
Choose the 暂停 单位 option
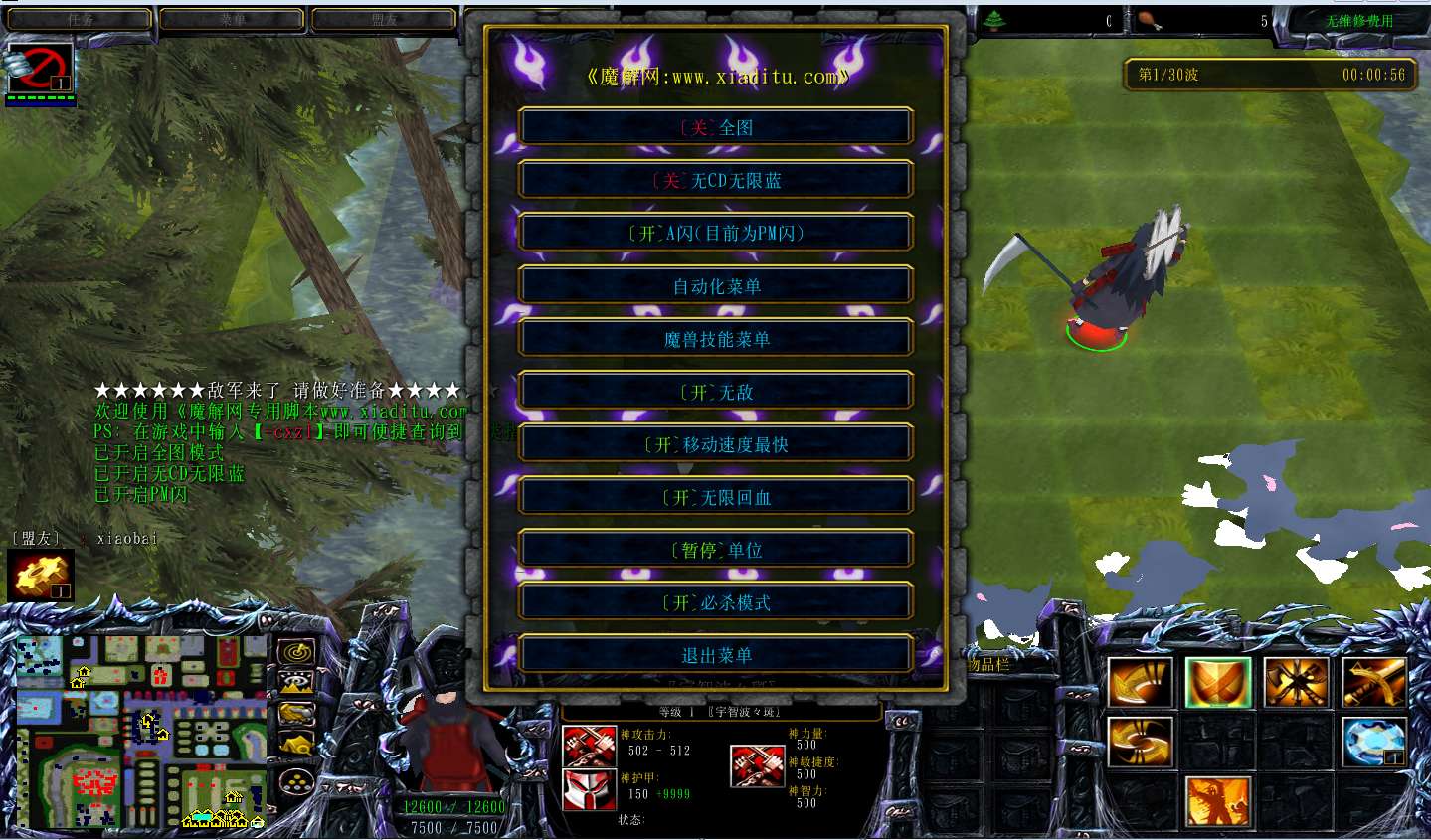point(715,550)
